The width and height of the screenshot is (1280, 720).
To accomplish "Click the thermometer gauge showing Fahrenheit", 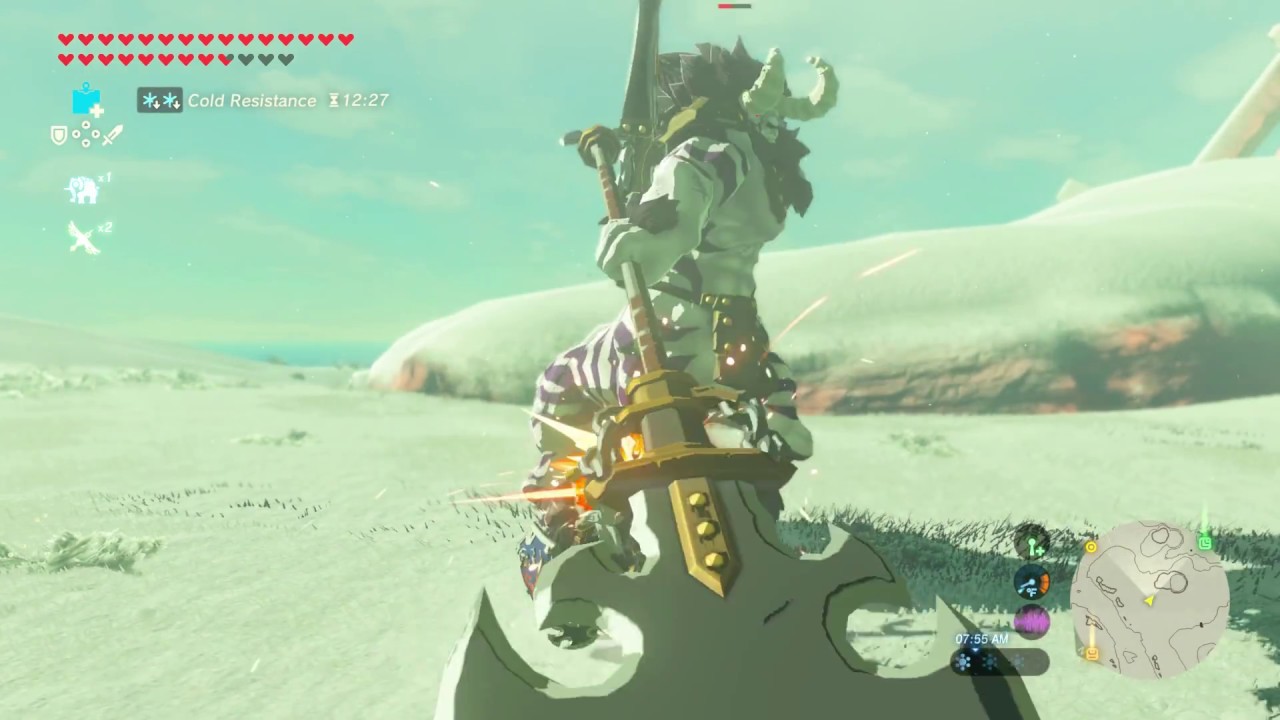I will point(1032,585).
